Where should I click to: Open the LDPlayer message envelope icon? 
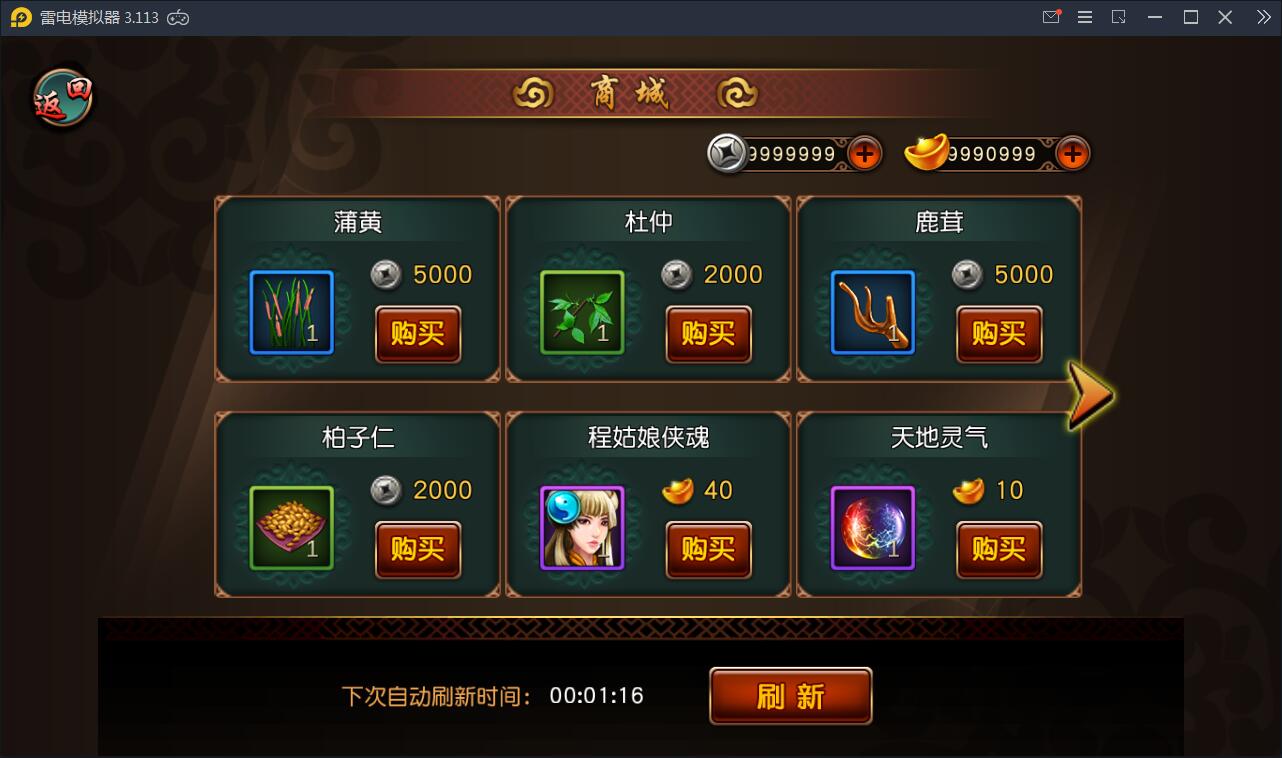(1050, 16)
